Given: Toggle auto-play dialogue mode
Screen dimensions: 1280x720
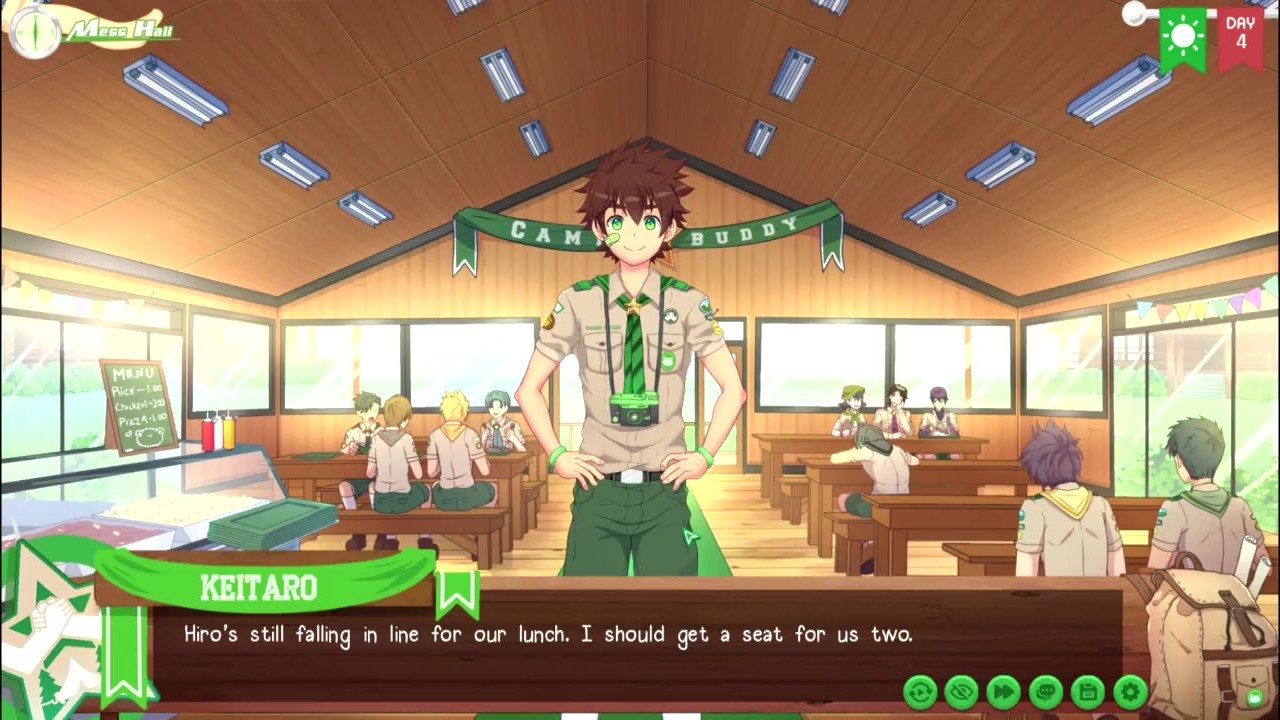Looking at the screenshot, I should pyautogui.click(x=920, y=691).
